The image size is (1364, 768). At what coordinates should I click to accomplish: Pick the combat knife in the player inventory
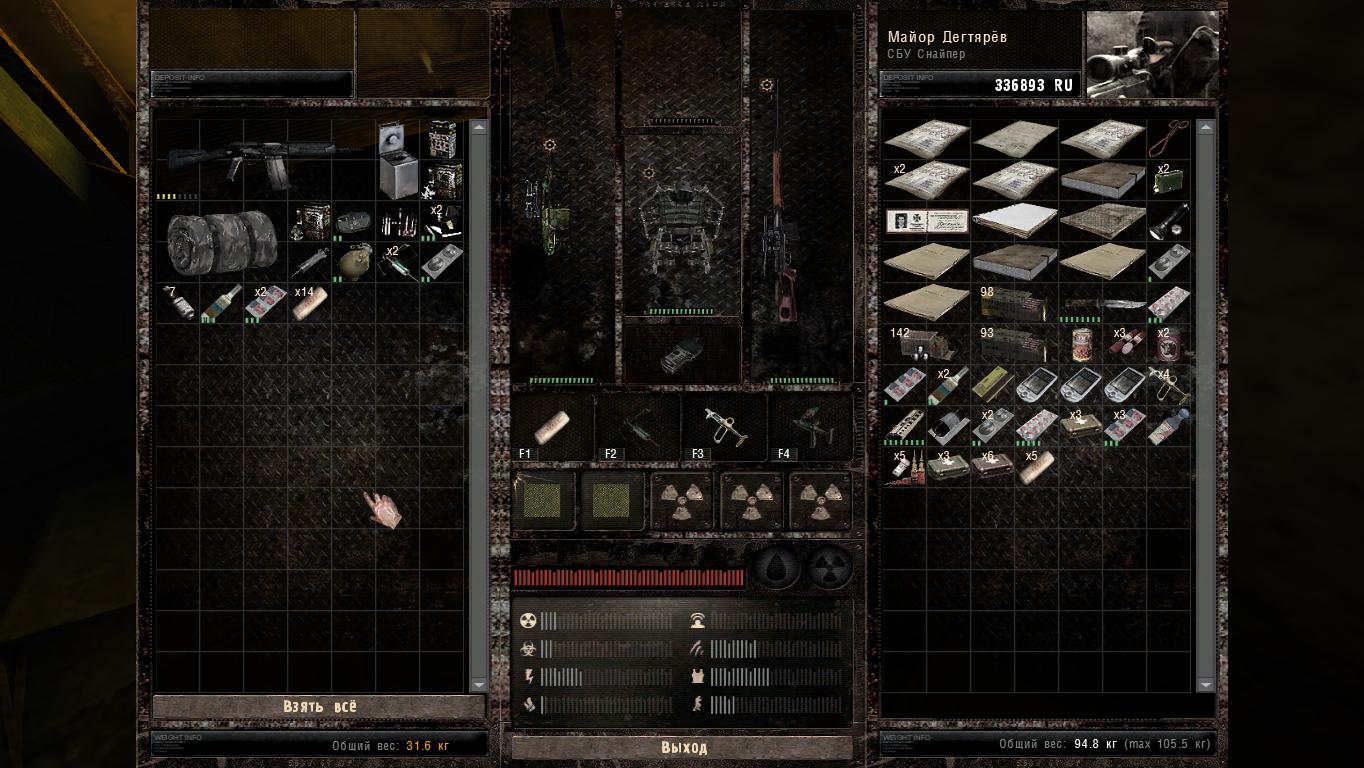(1102, 305)
